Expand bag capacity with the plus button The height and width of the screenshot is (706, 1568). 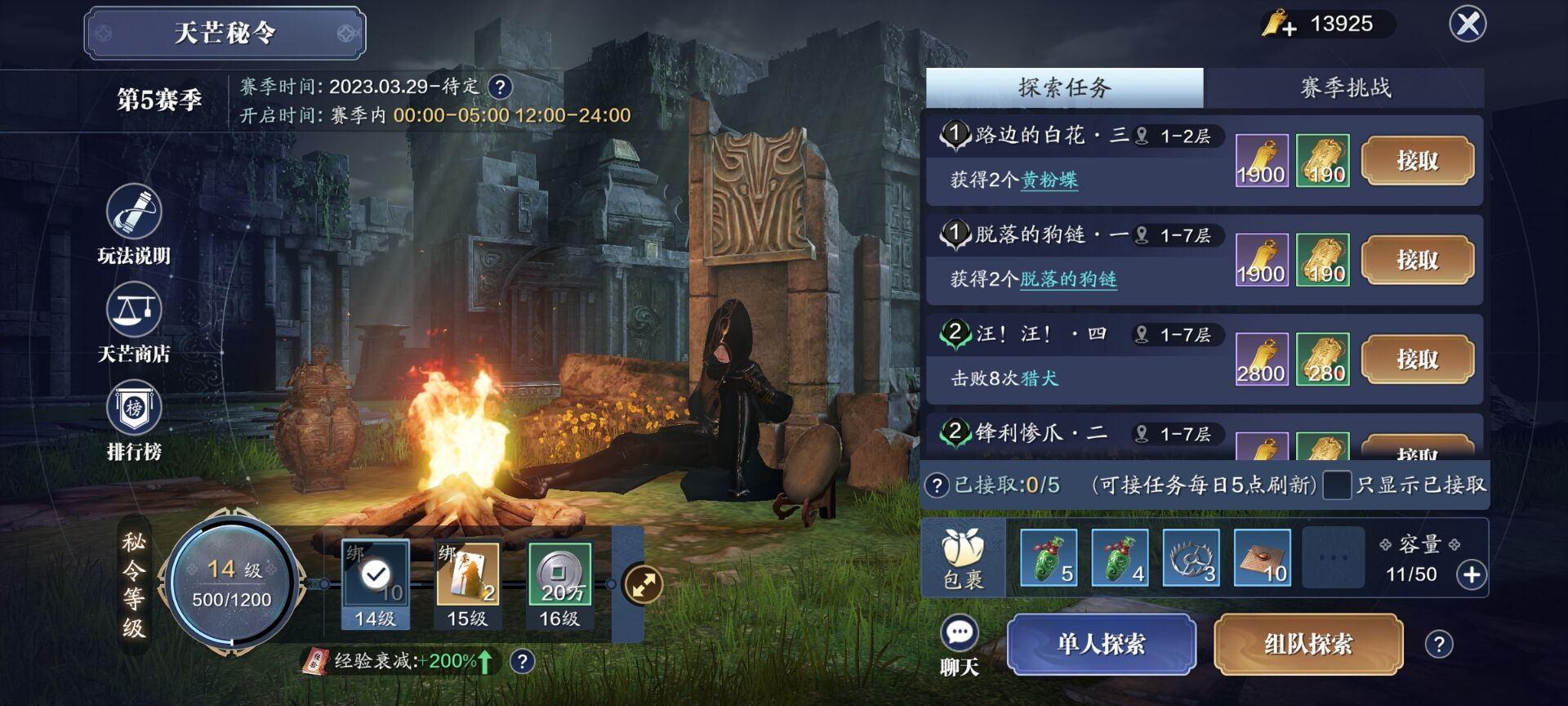point(1472,575)
